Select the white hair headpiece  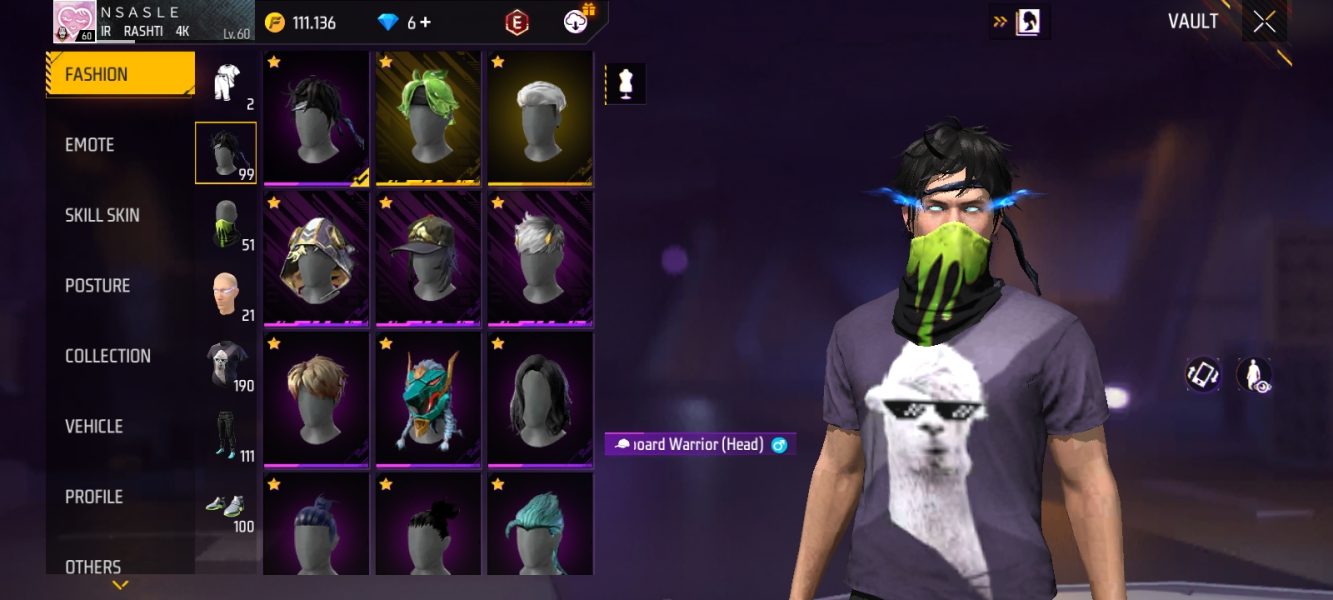540,118
